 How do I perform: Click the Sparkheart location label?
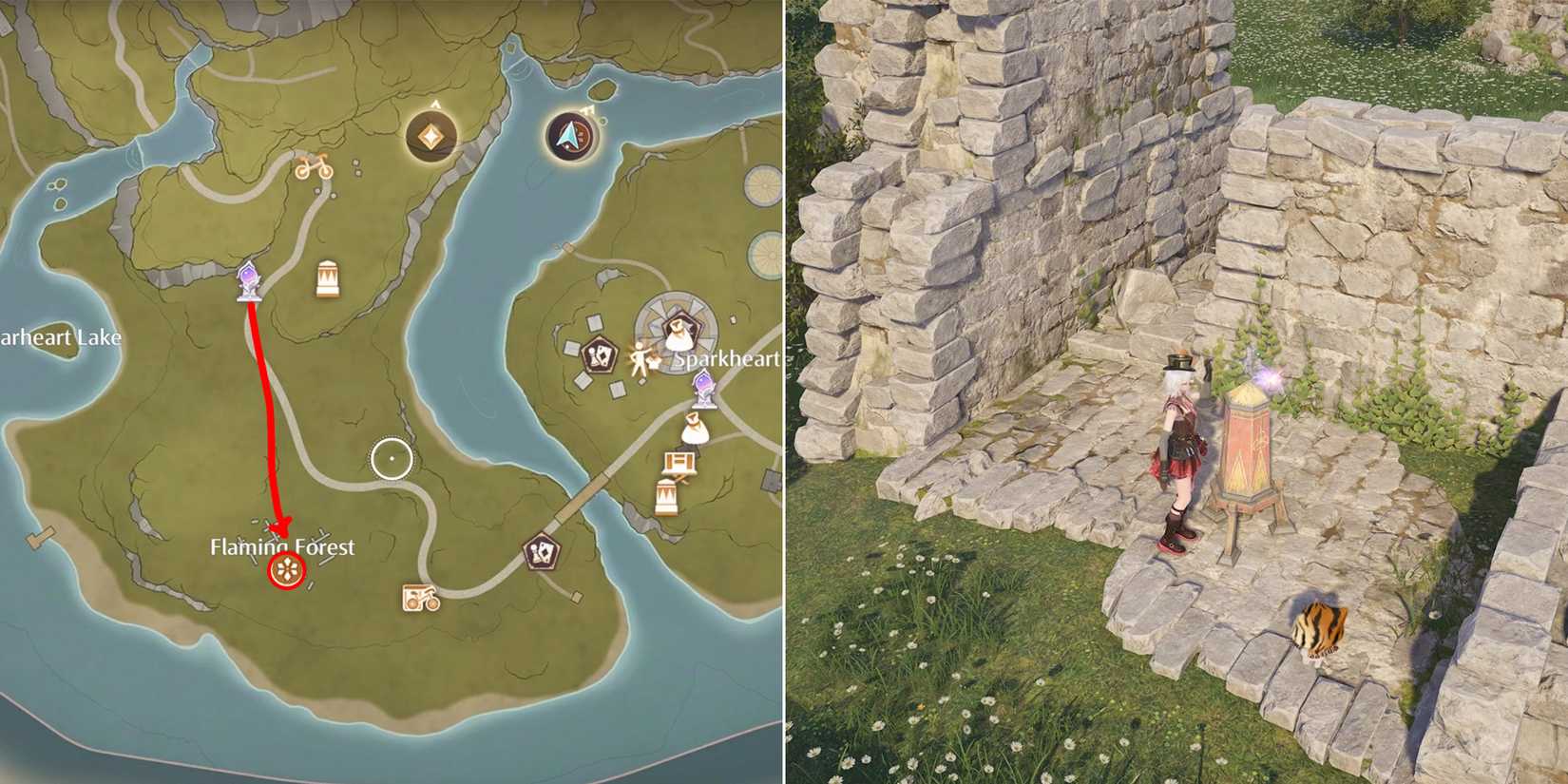(x=726, y=359)
